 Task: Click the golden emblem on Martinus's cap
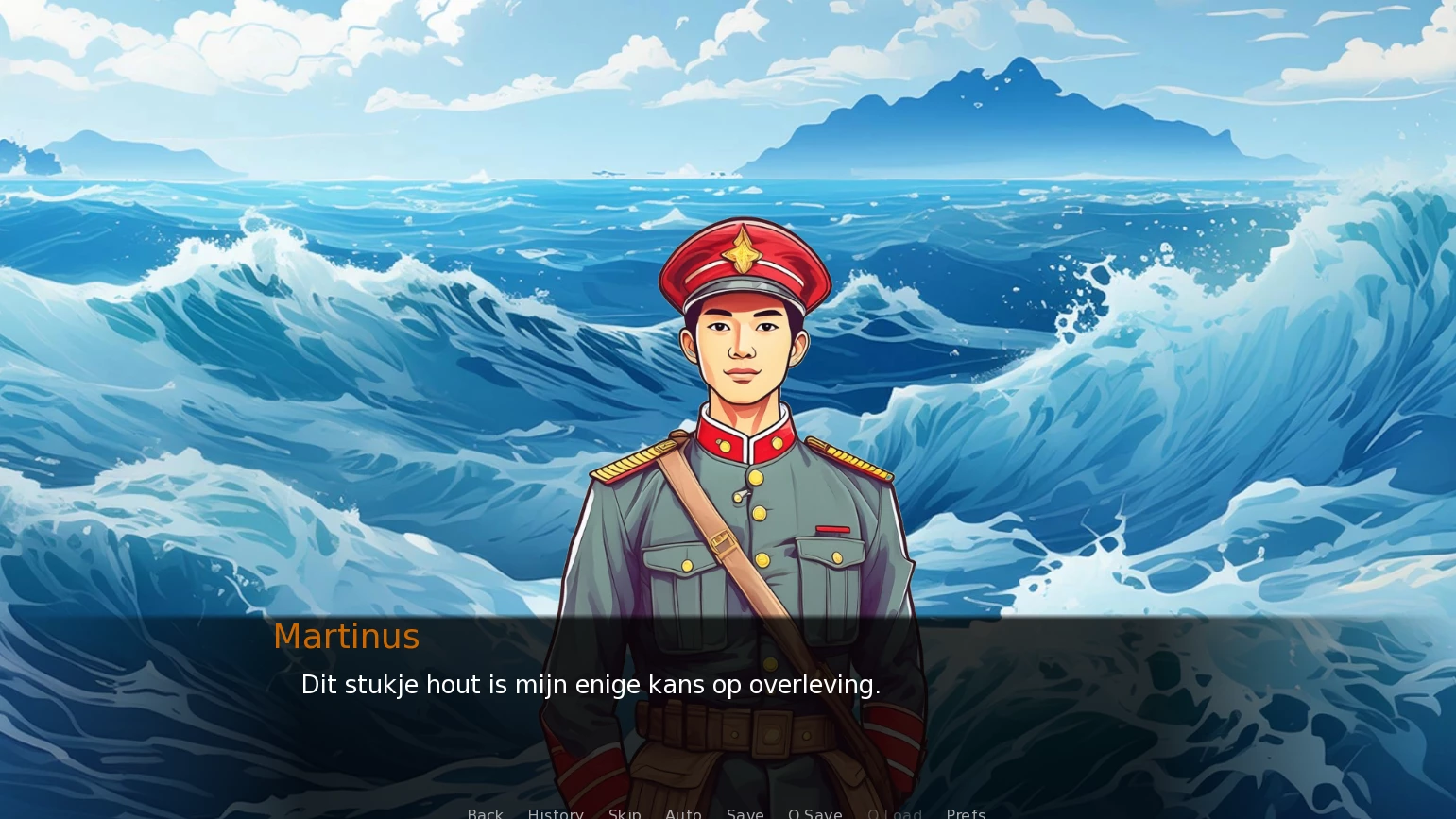point(743,253)
